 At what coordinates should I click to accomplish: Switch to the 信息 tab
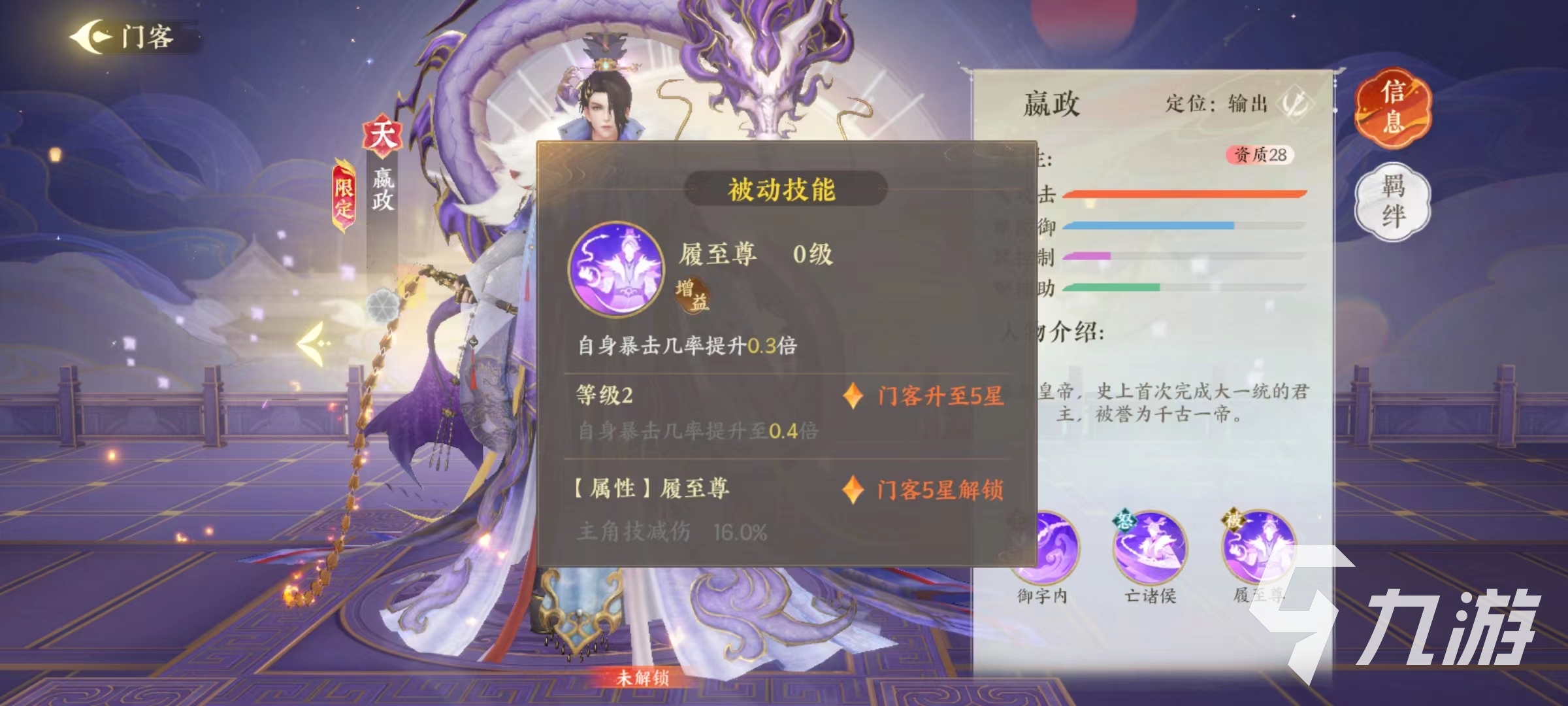point(1392,109)
